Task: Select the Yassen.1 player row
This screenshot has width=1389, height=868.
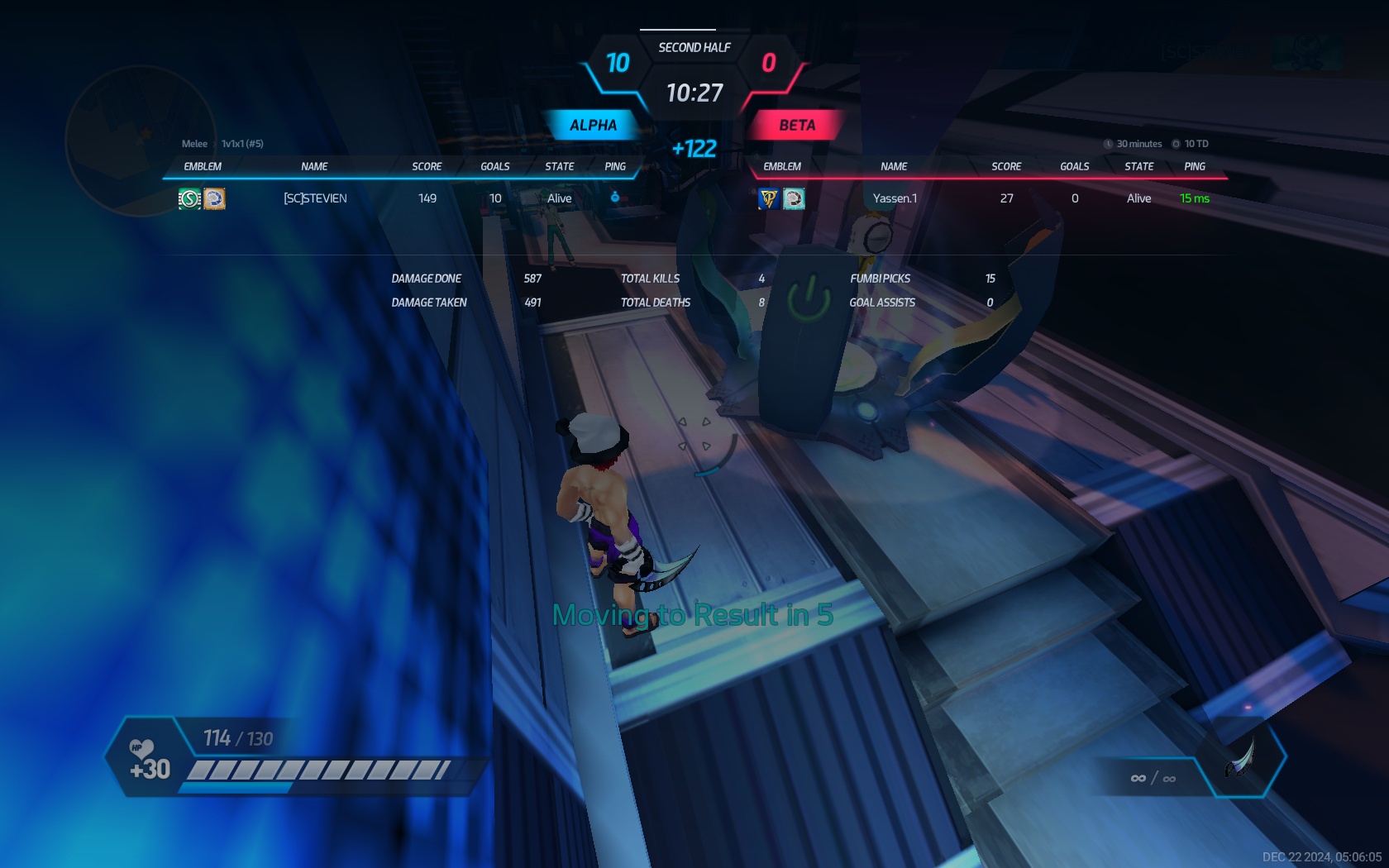Action: (895, 198)
